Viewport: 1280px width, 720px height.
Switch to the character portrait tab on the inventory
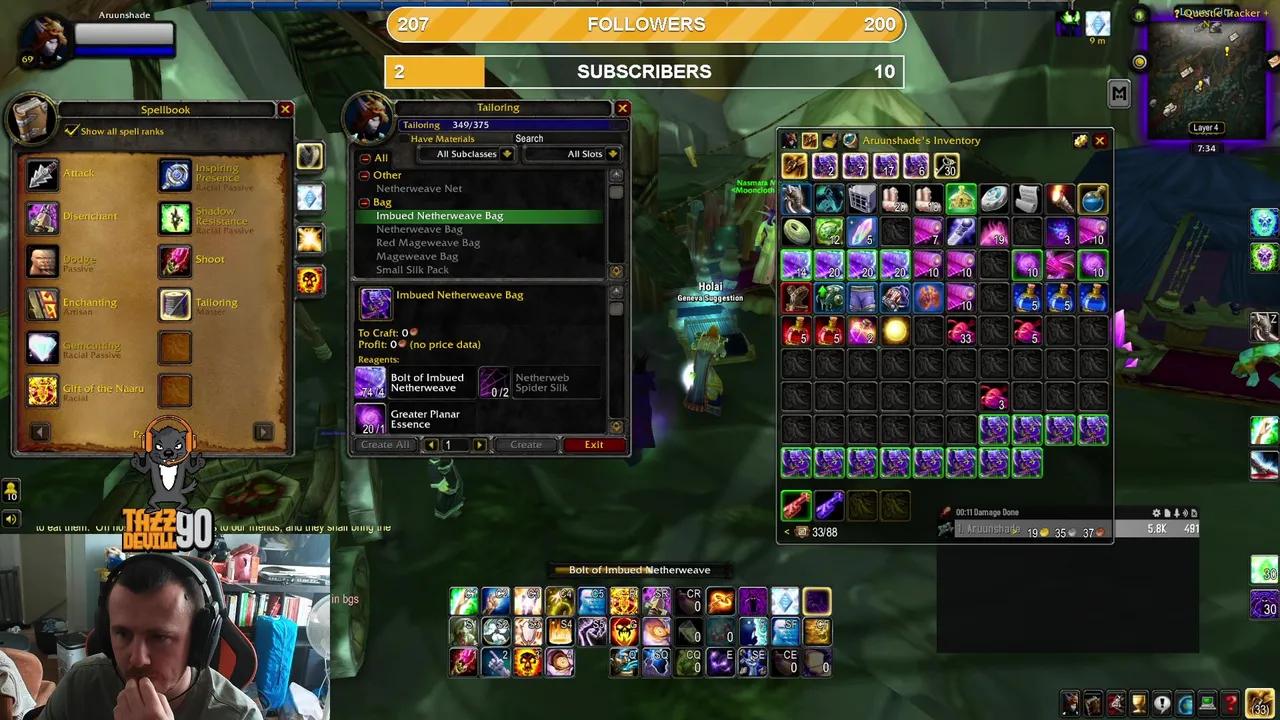click(792, 140)
